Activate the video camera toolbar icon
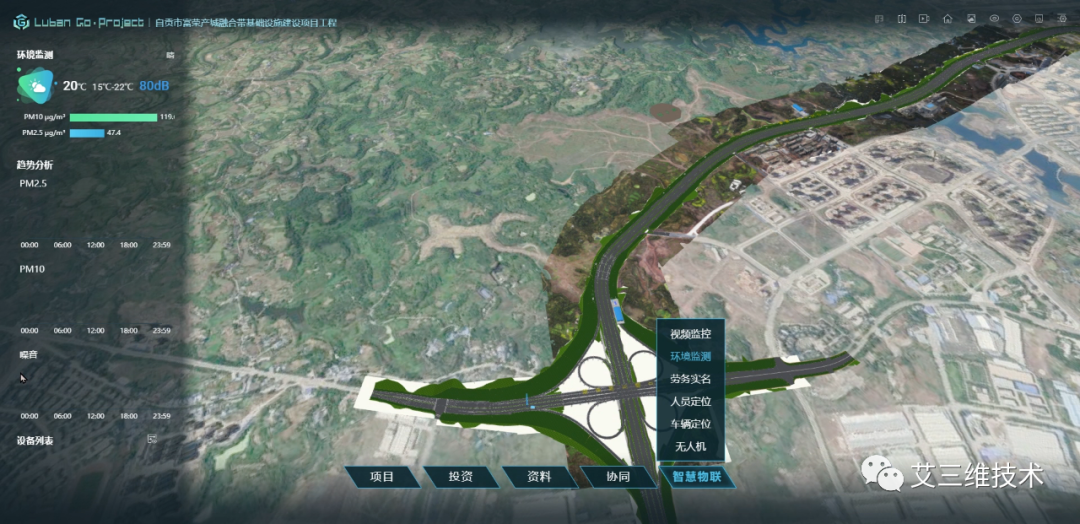1080x524 pixels. [925, 18]
